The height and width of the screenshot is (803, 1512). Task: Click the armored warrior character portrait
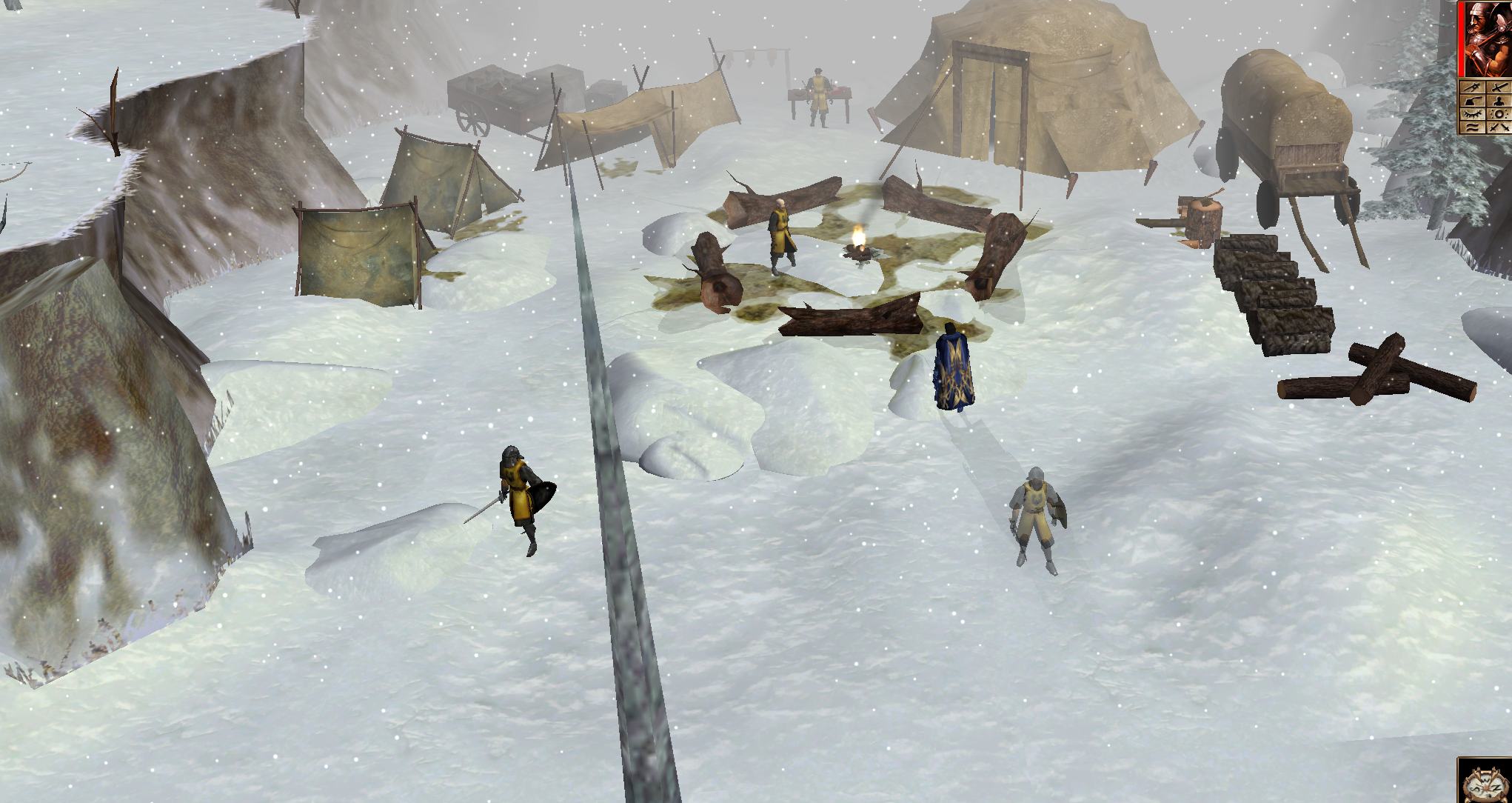click(x=1485, y=39)
